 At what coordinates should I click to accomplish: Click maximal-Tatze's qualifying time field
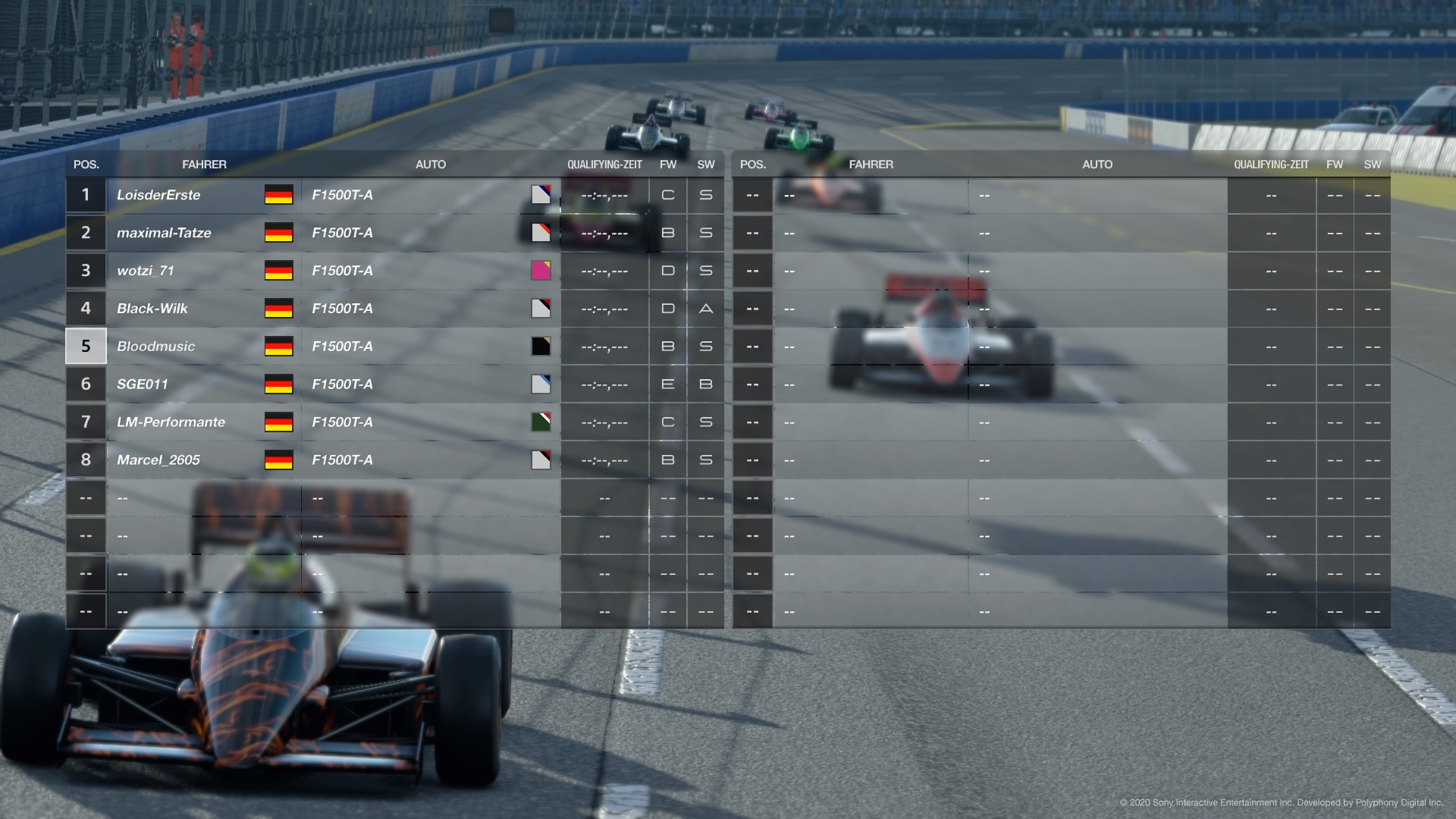pyautogui.click(x=604, y=233)
